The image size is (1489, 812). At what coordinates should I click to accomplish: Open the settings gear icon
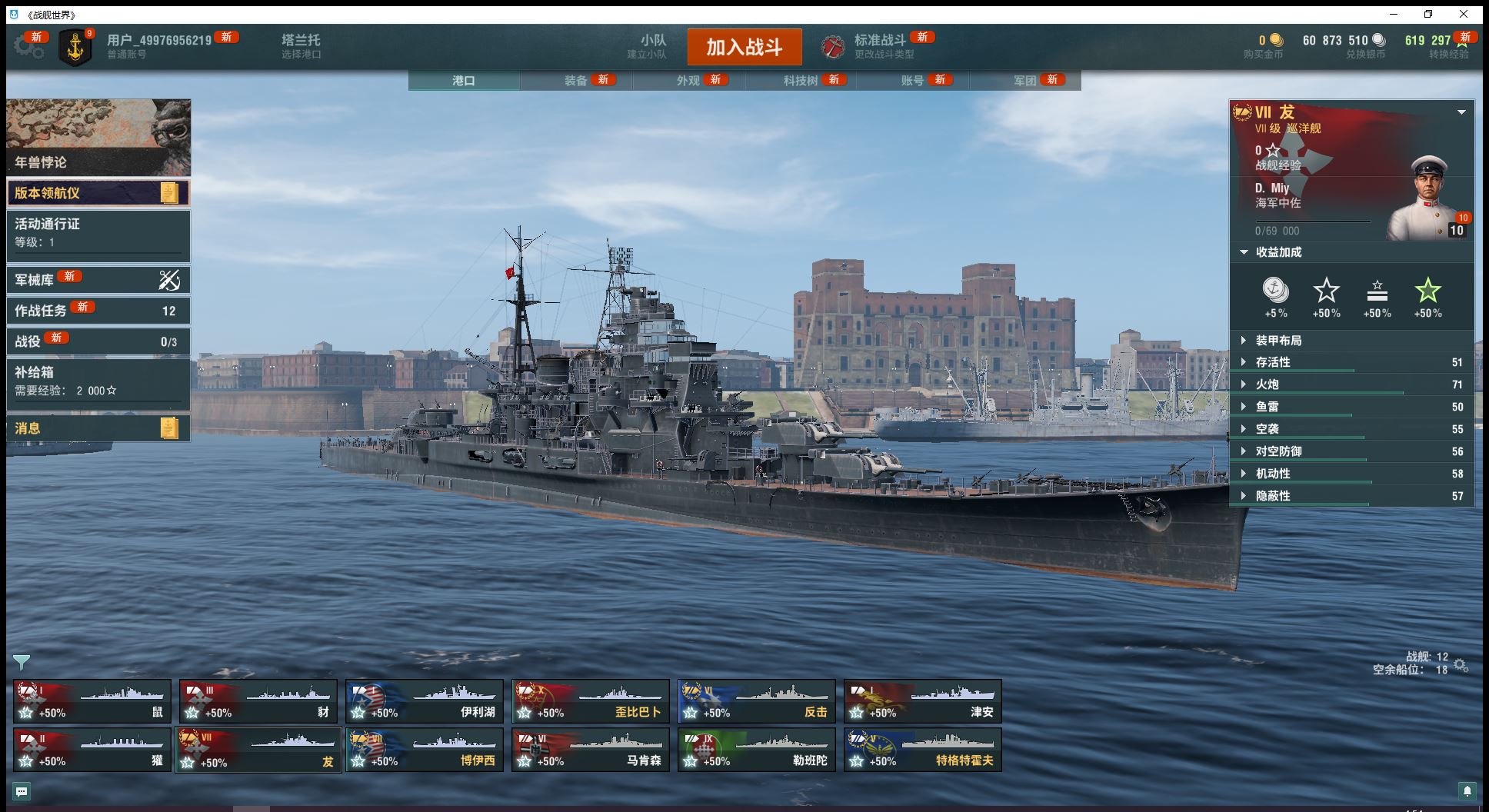click(x=28, y=47)
